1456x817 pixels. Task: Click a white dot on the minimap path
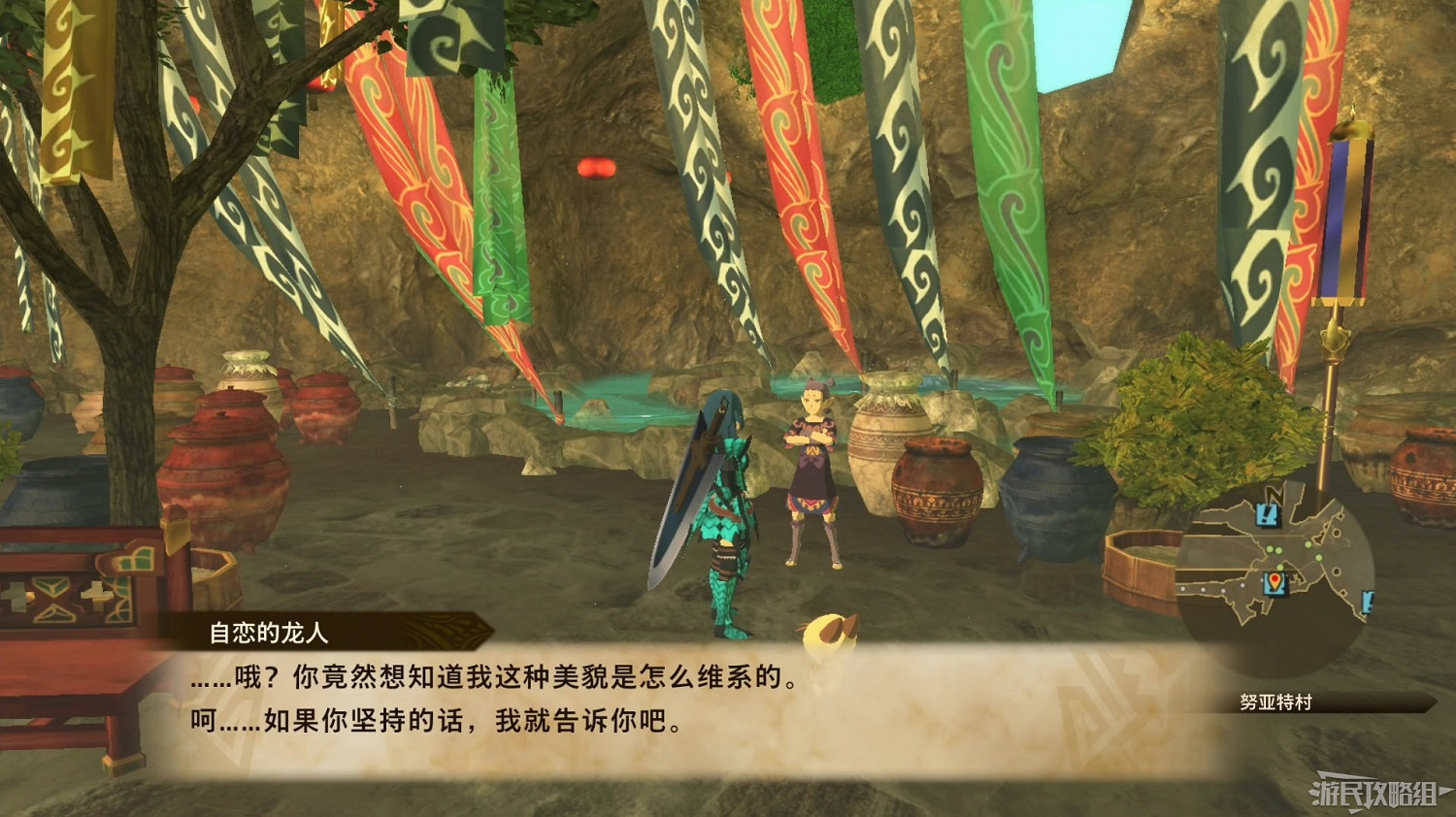[1202, 589]
